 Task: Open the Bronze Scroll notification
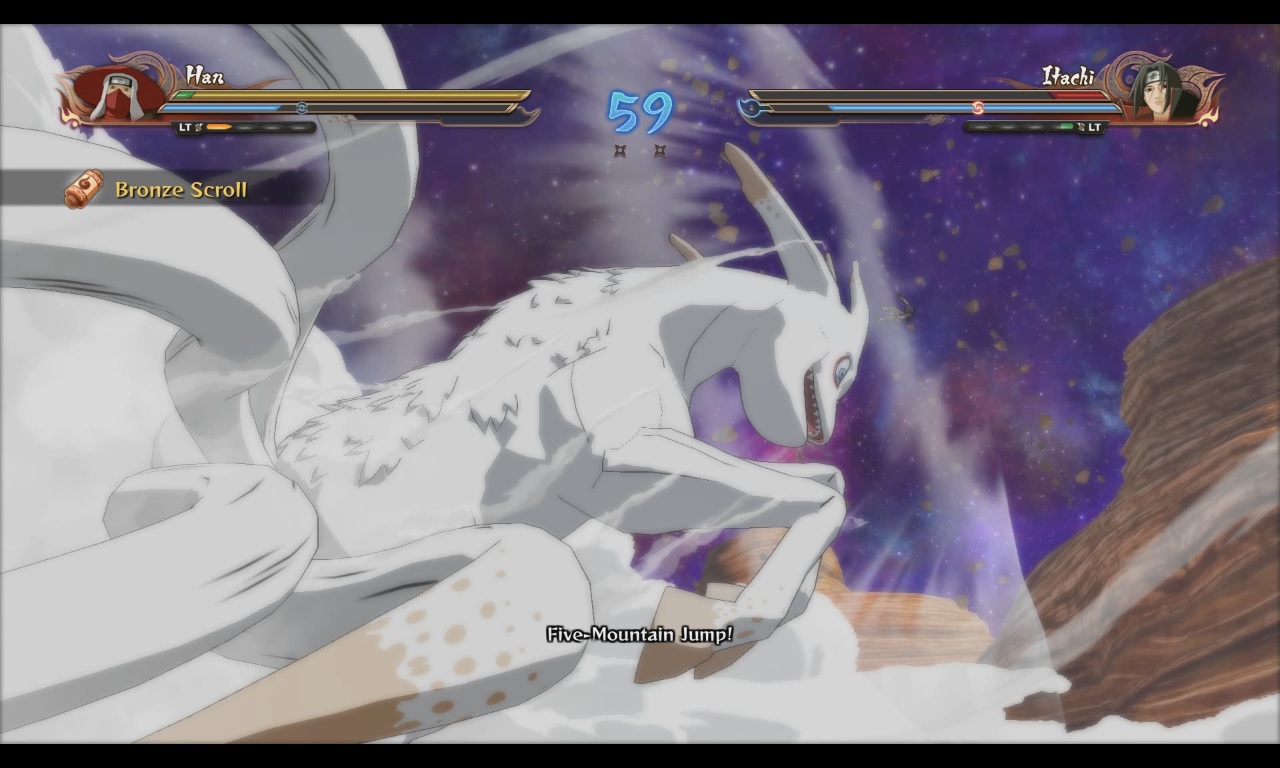tap(160, 189)
